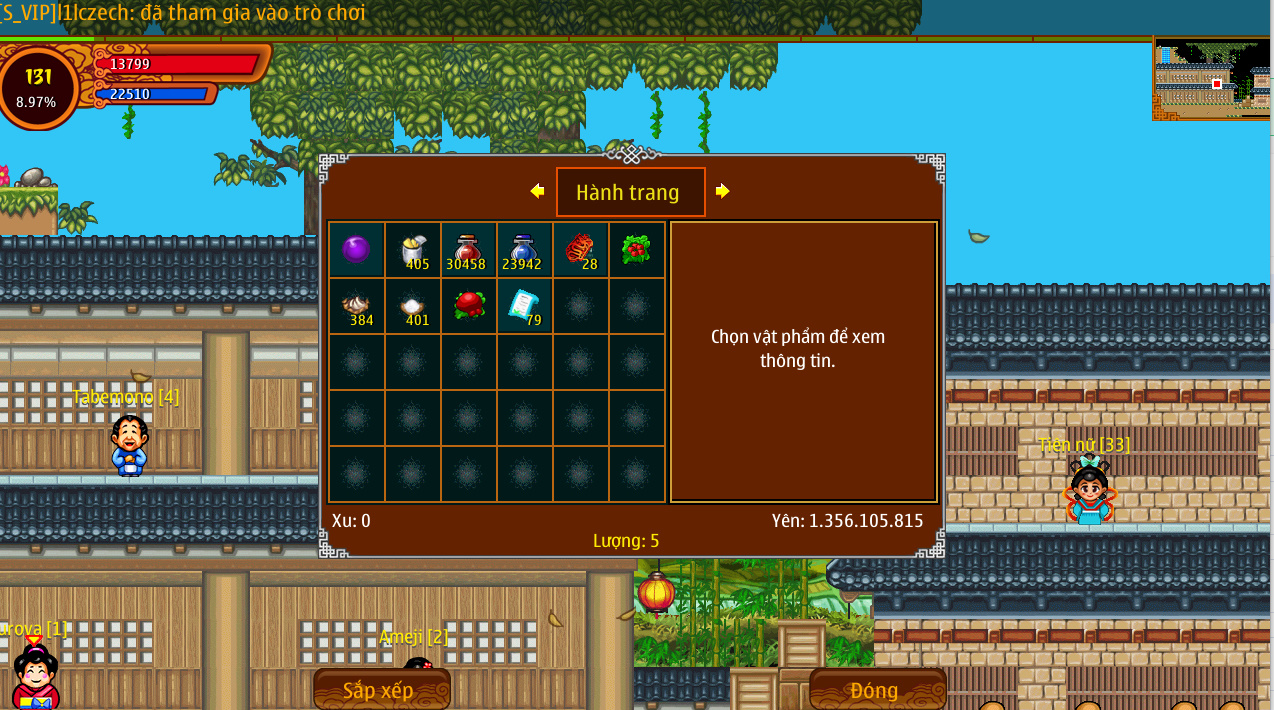Choose the red potion stack of 30458
The height and width of the screenshot is (710, 1274).
tap(468, 249)
